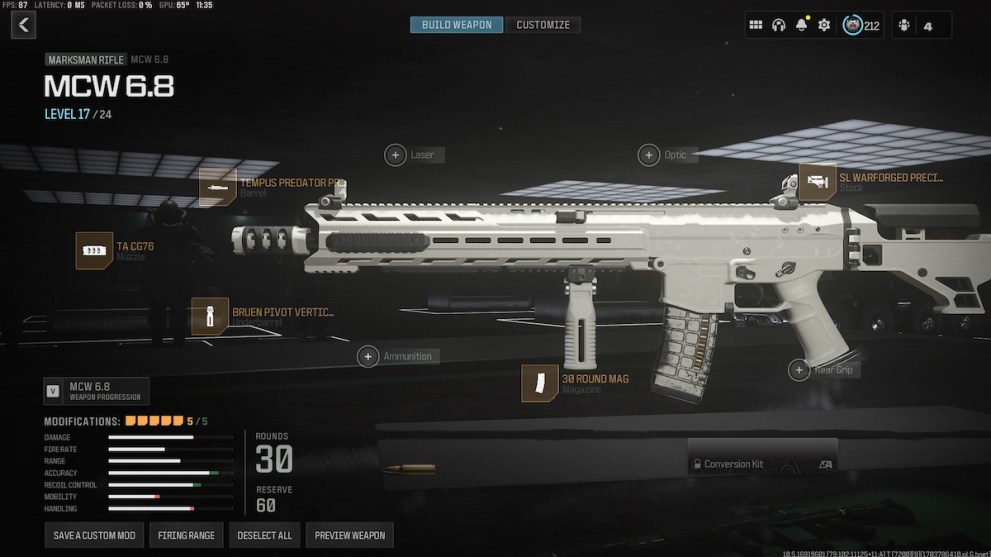Select the Tempus Predator barrel slot

[218, 187]
